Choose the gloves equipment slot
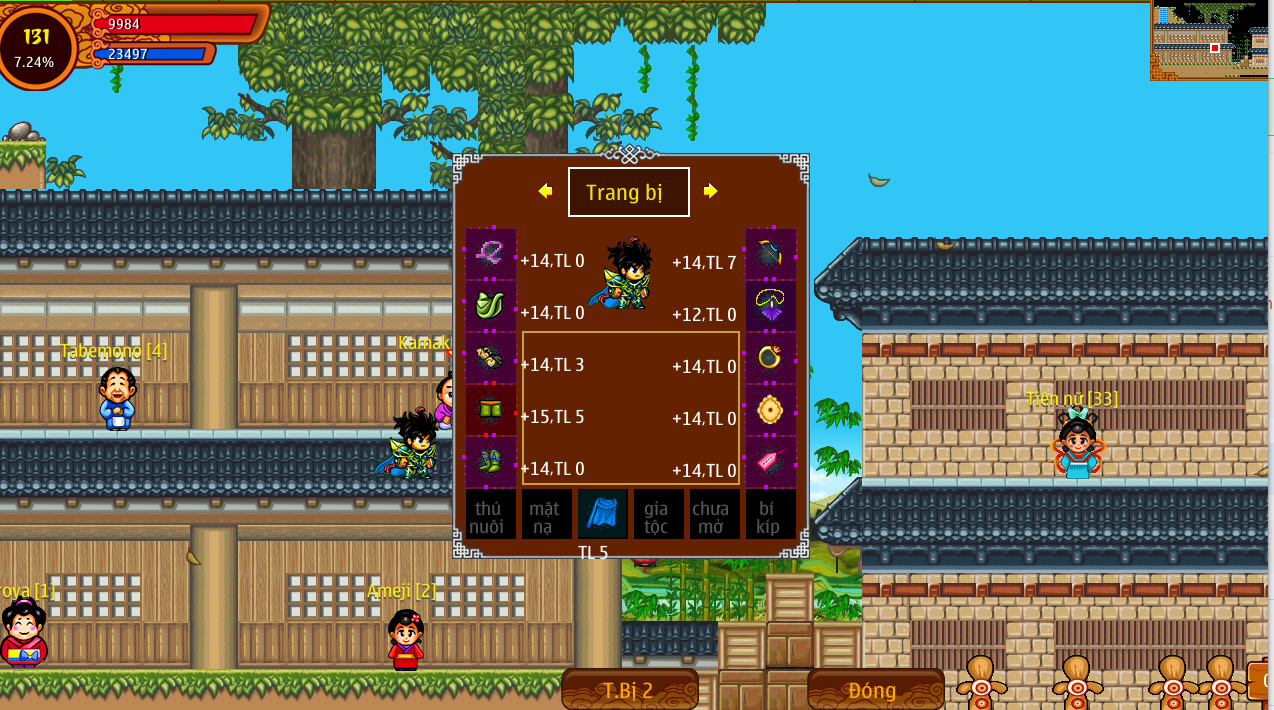 coord(490,358)
